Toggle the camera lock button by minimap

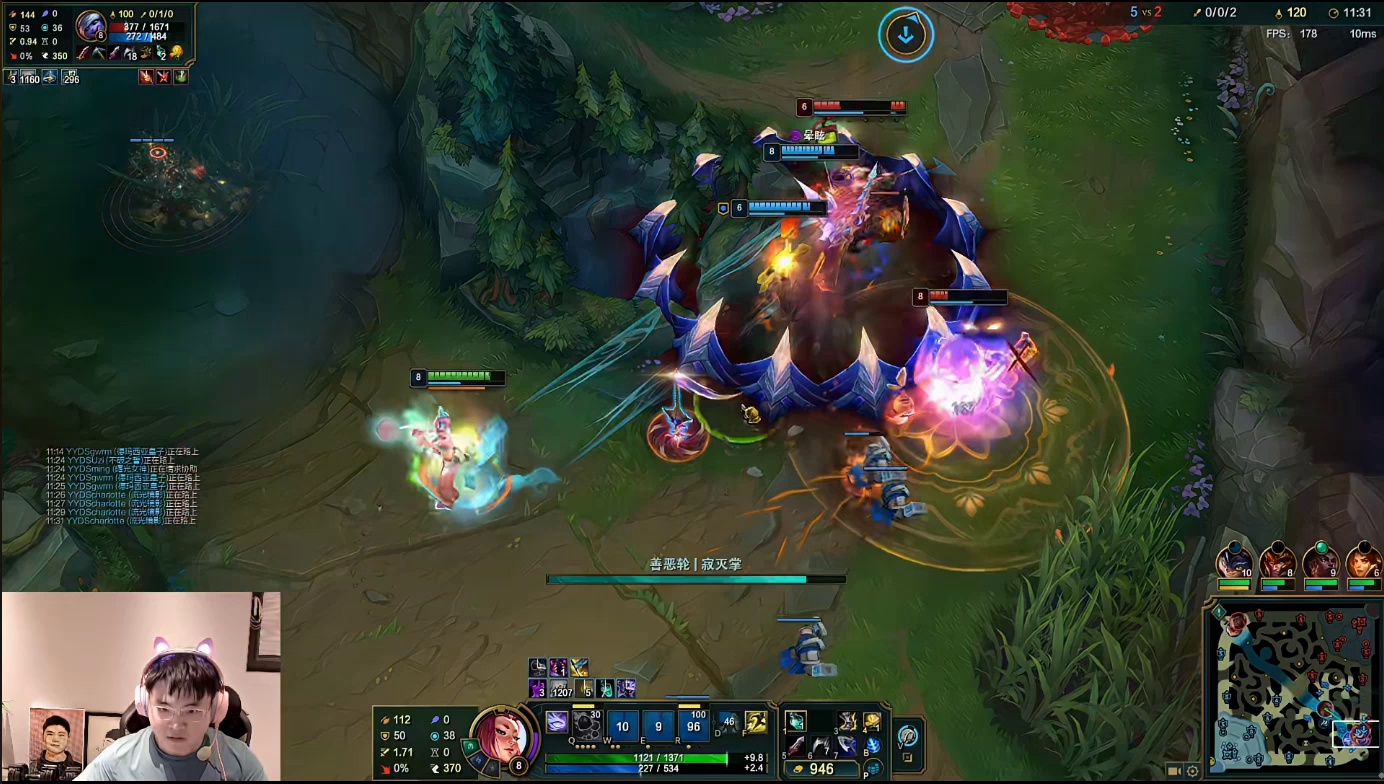(1174, 771)
